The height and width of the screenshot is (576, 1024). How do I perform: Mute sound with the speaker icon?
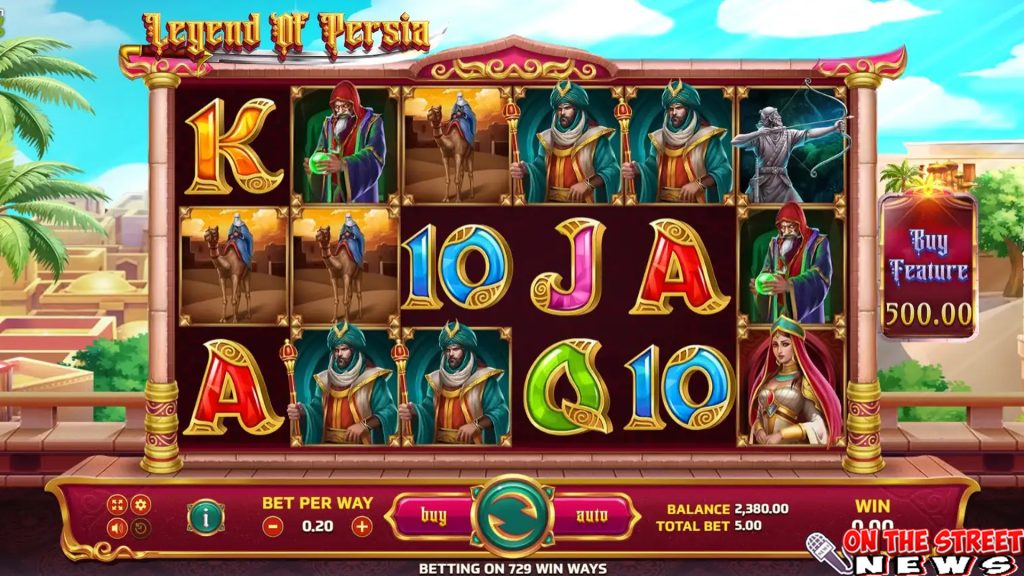click(117, 527)
